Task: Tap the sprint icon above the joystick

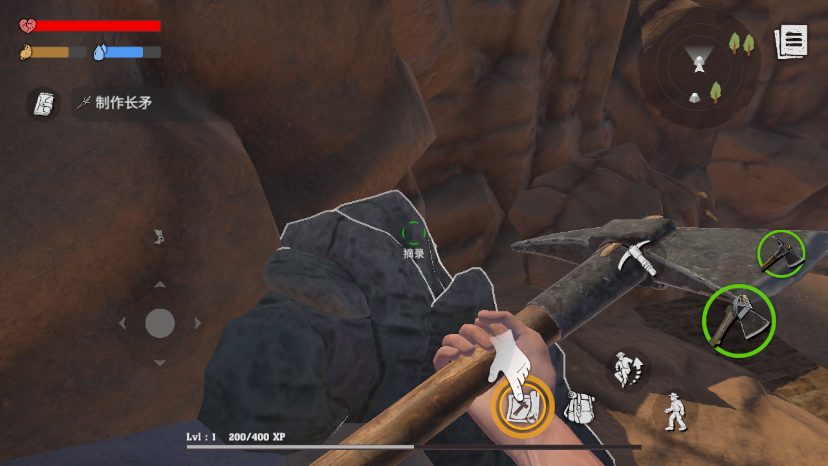Action: pyautogui.click(x=158, y=237)
